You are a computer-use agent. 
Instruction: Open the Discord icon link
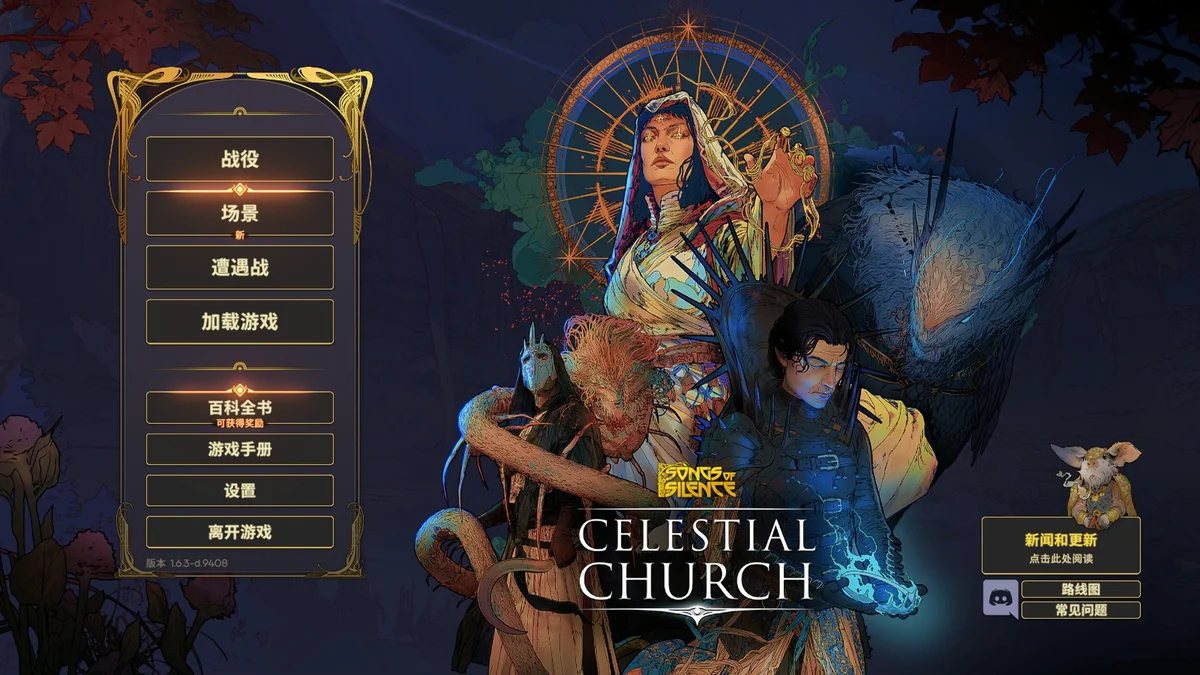pyautogui.click(x=998, y=599)
